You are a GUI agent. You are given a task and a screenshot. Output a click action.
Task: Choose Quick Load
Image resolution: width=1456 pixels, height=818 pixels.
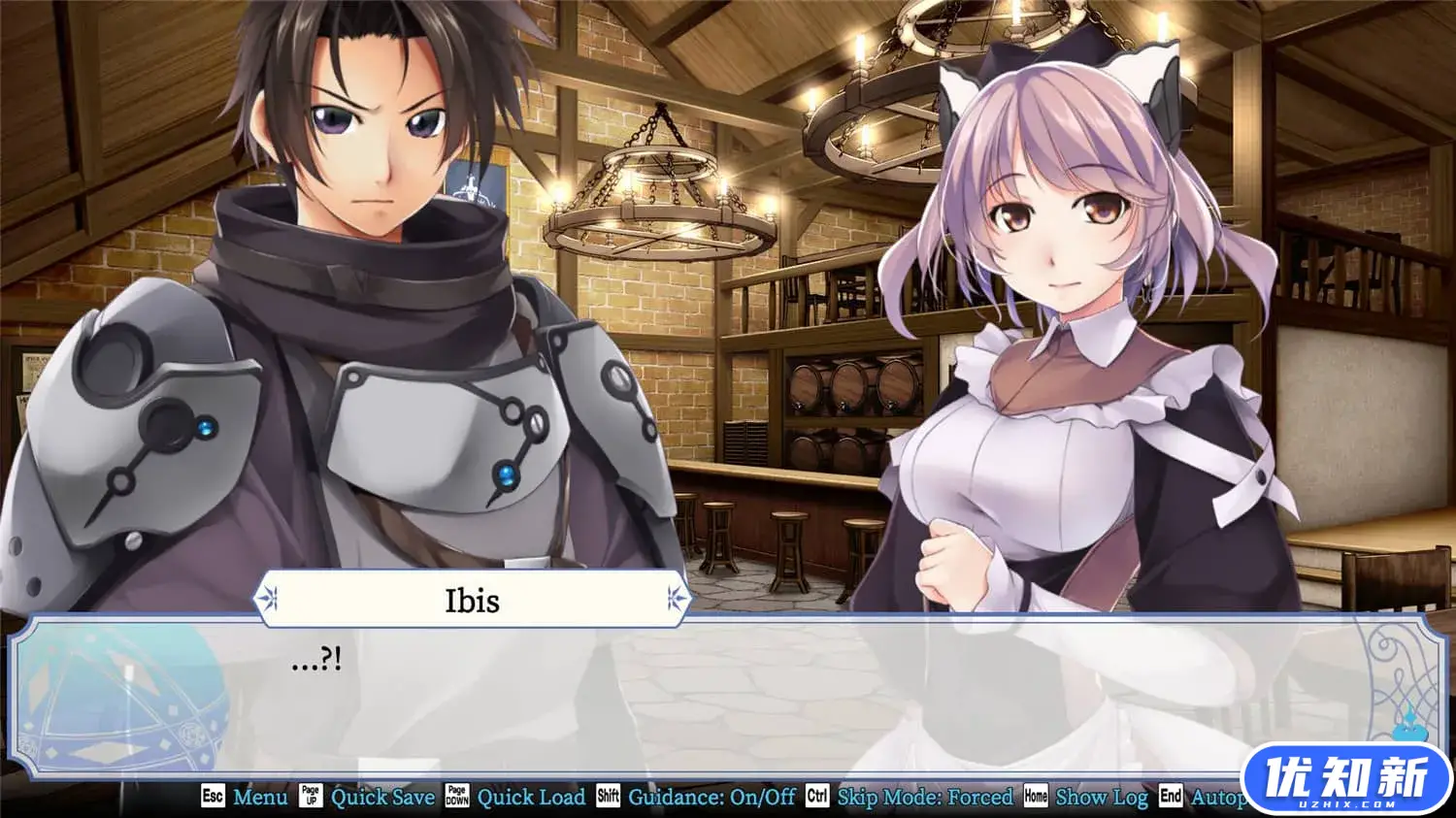tap(530, 797)
